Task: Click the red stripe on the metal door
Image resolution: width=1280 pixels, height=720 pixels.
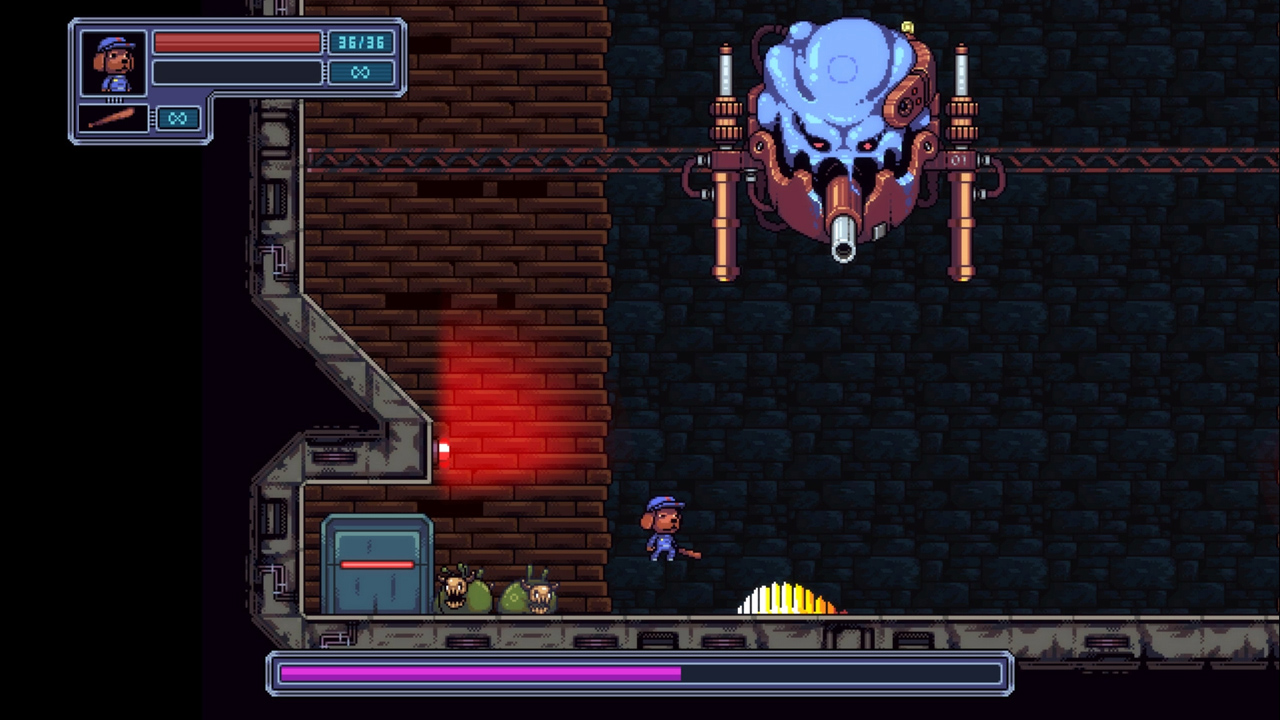Action: [376, 565]
